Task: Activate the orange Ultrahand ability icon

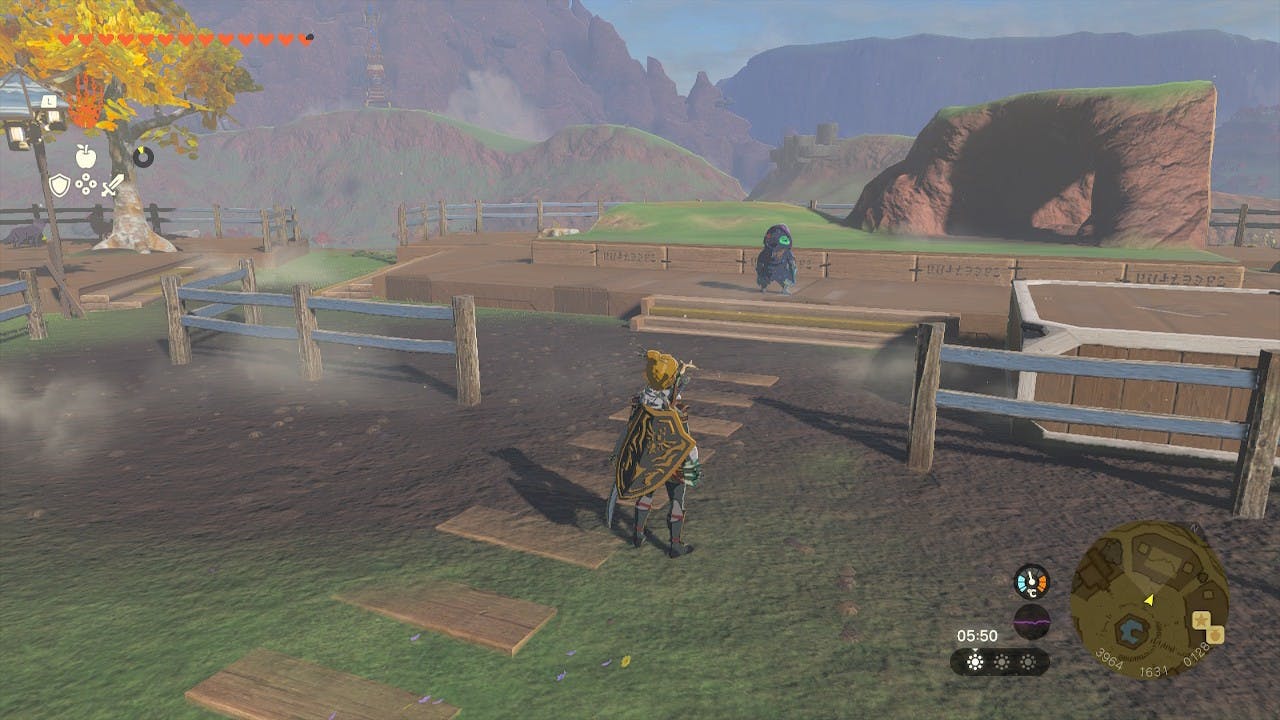Action: (85, 104)
